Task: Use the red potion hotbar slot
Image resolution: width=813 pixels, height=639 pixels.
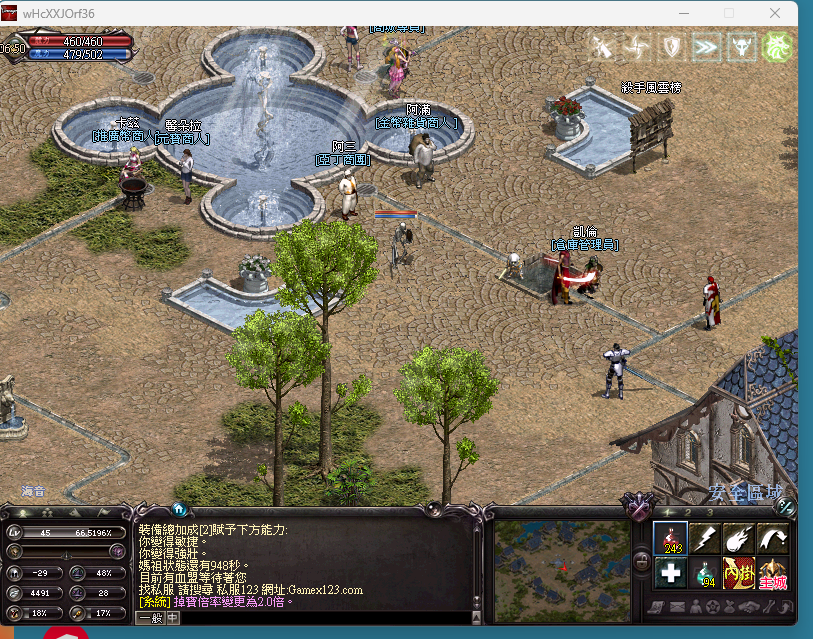Action: click(670, 538)
